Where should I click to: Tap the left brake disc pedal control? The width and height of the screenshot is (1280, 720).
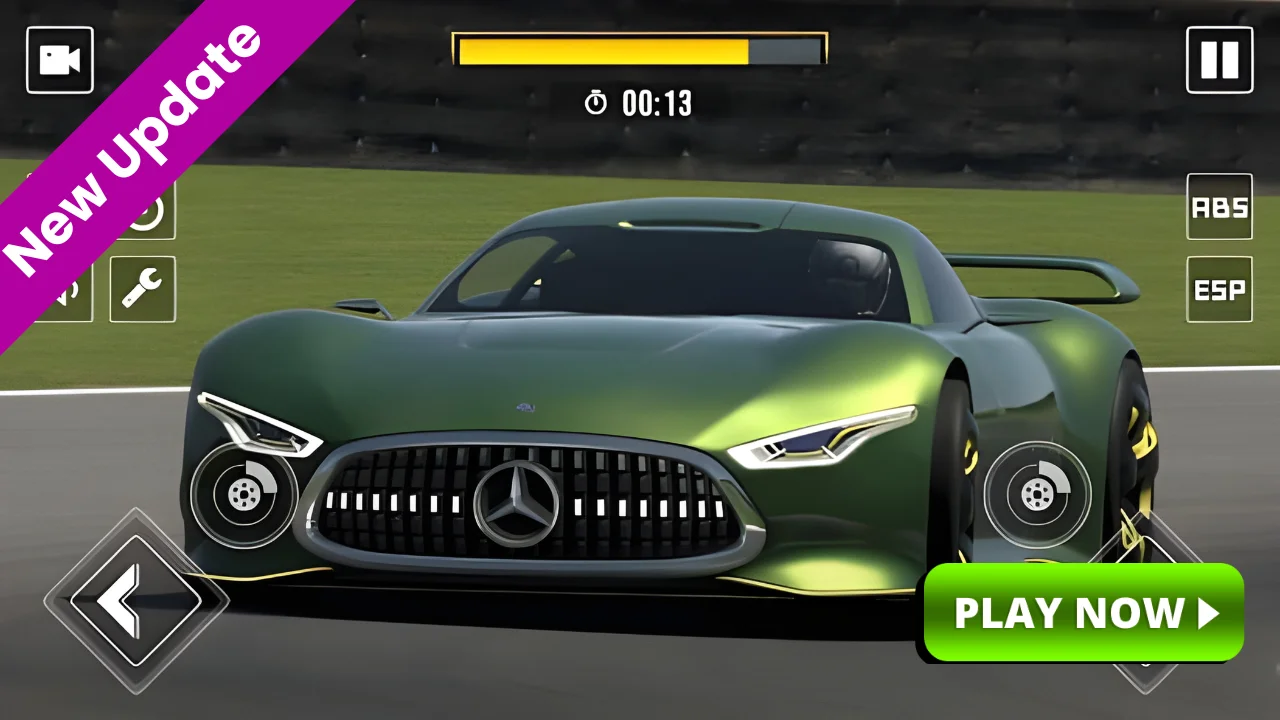click(x=243, y=495)
